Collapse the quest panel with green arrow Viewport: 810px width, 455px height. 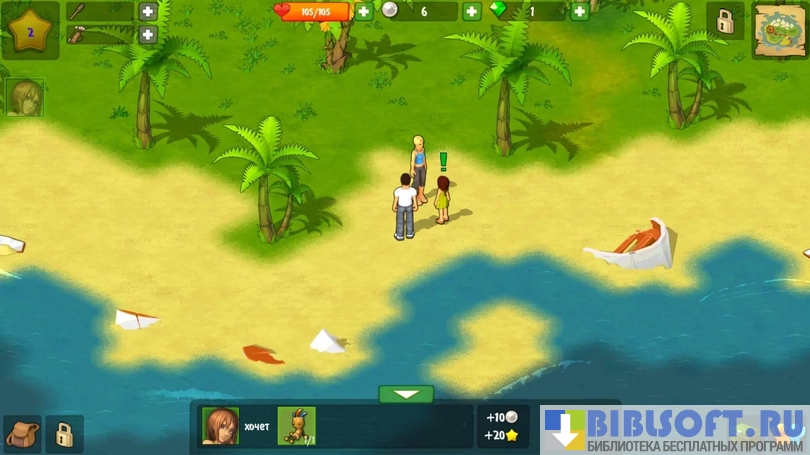click(x=406, y=394)
